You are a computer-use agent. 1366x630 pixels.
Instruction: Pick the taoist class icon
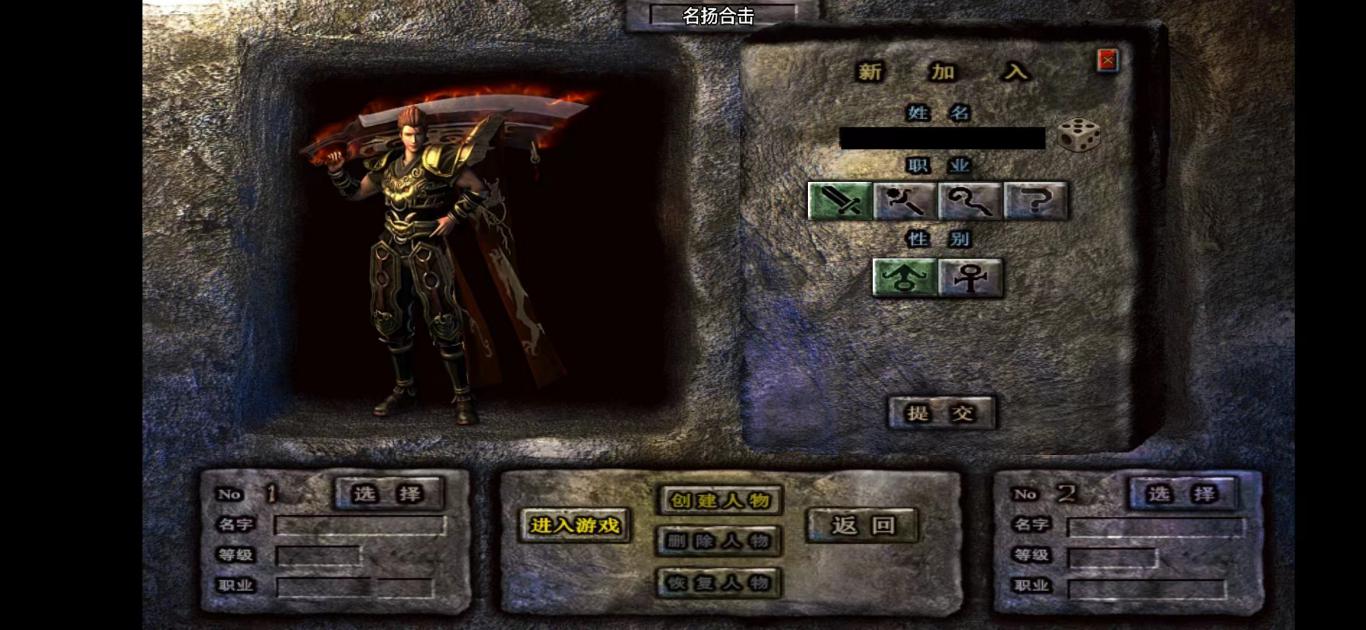click(970, 201)
